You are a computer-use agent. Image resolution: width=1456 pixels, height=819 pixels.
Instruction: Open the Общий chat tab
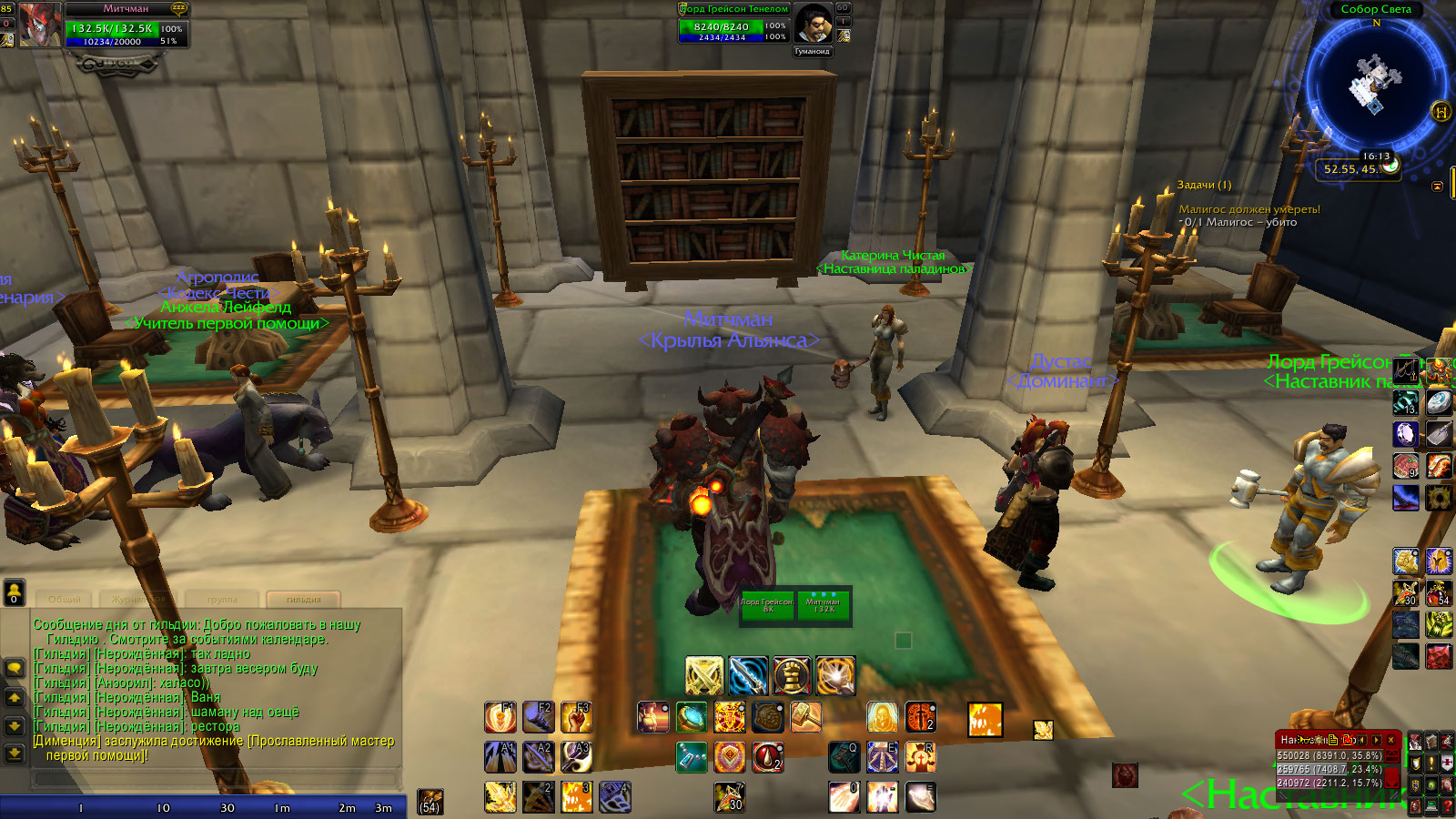64,599
